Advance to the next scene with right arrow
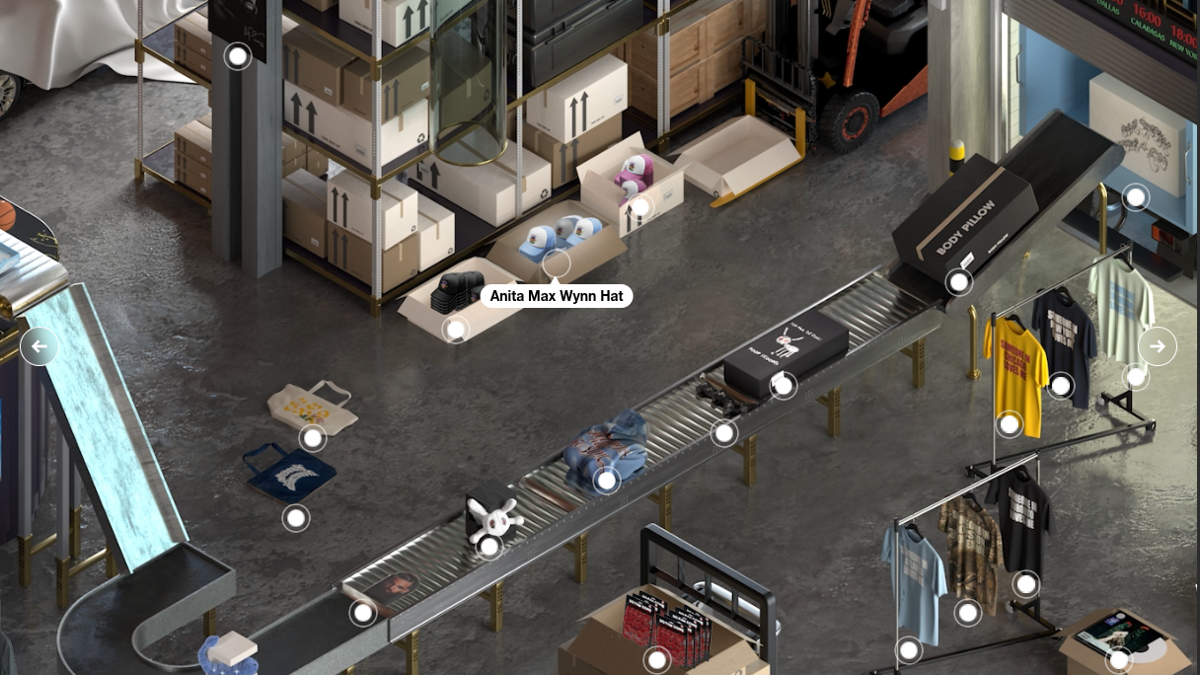This screenshot has height=675, width=1200. click(1157, 346)
